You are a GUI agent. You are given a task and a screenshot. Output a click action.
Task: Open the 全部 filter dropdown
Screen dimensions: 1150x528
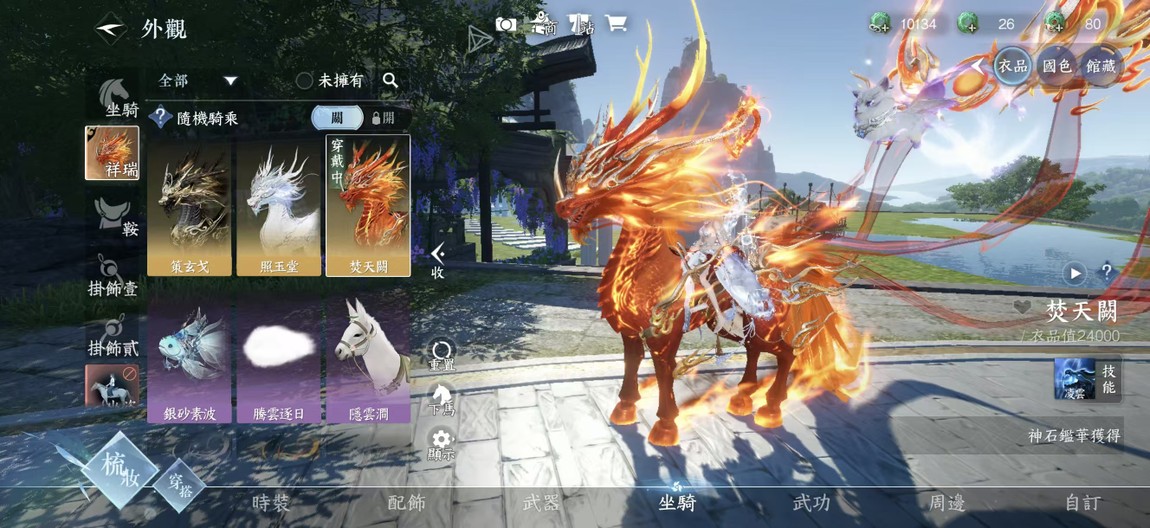click(199, 80)
